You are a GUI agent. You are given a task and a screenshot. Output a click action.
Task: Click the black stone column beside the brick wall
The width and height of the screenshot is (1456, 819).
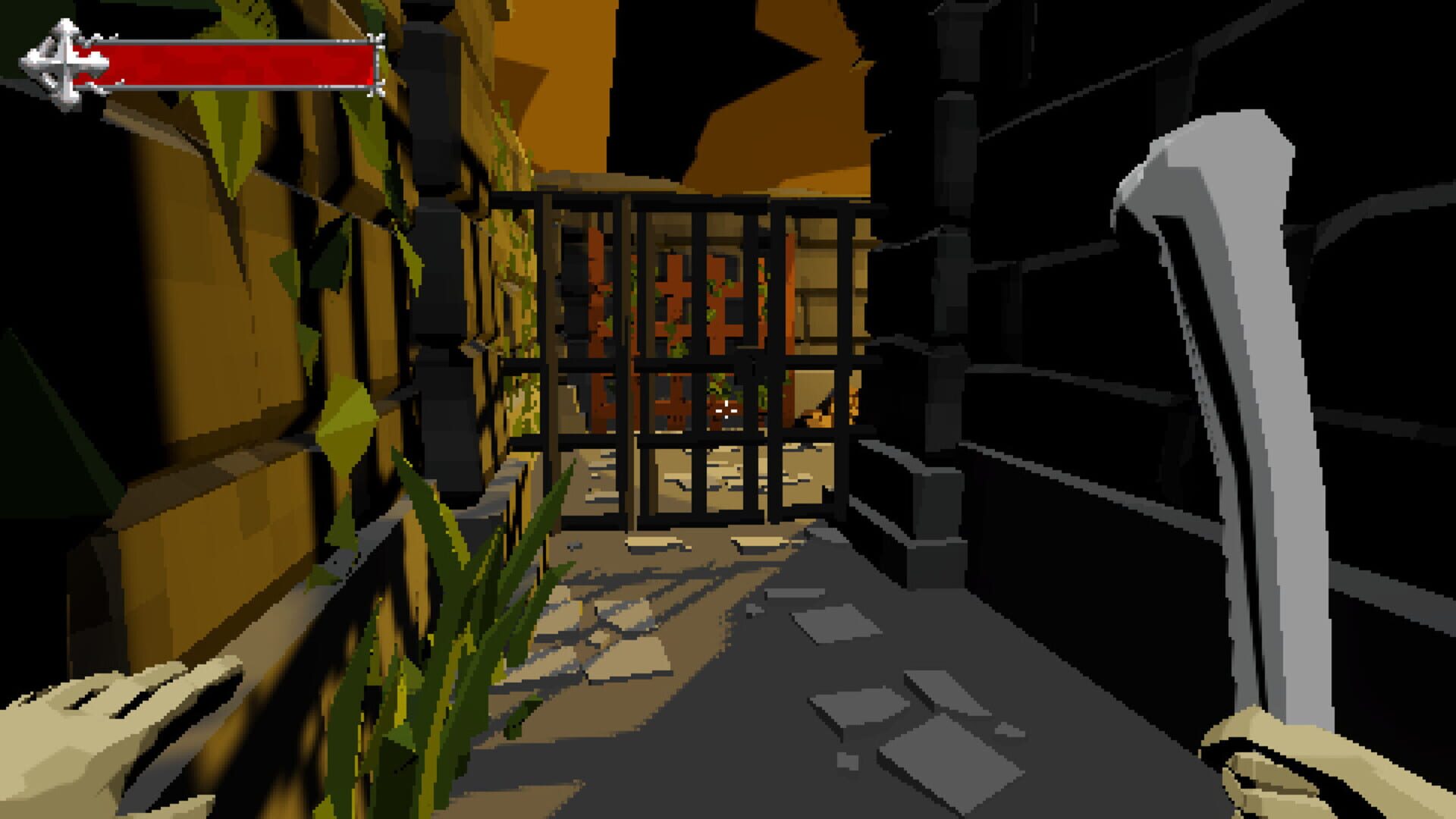(x=440, y=265)
